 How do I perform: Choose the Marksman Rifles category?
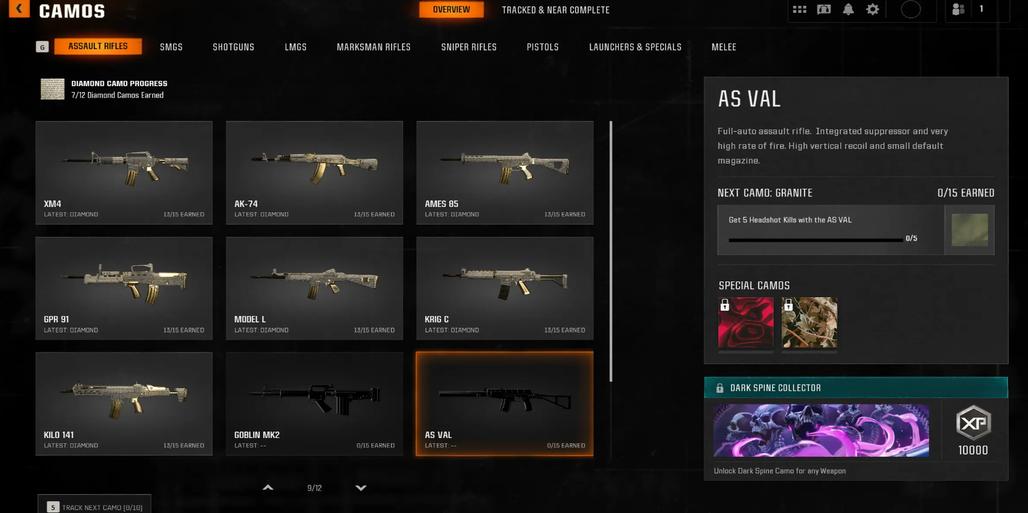click(373, 47)
